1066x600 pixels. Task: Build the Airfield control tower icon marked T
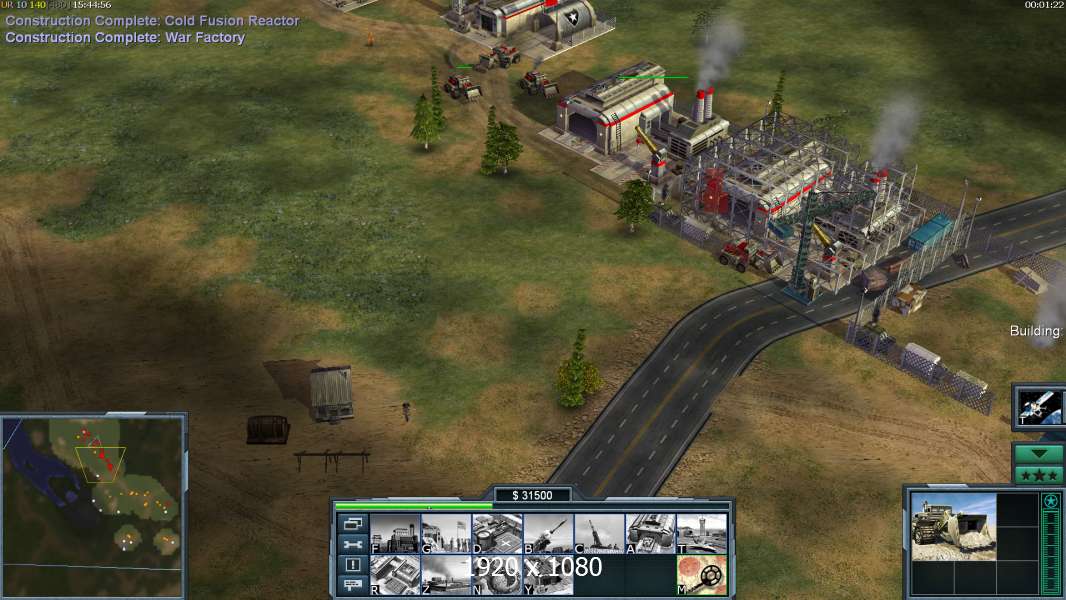[701, 534]
